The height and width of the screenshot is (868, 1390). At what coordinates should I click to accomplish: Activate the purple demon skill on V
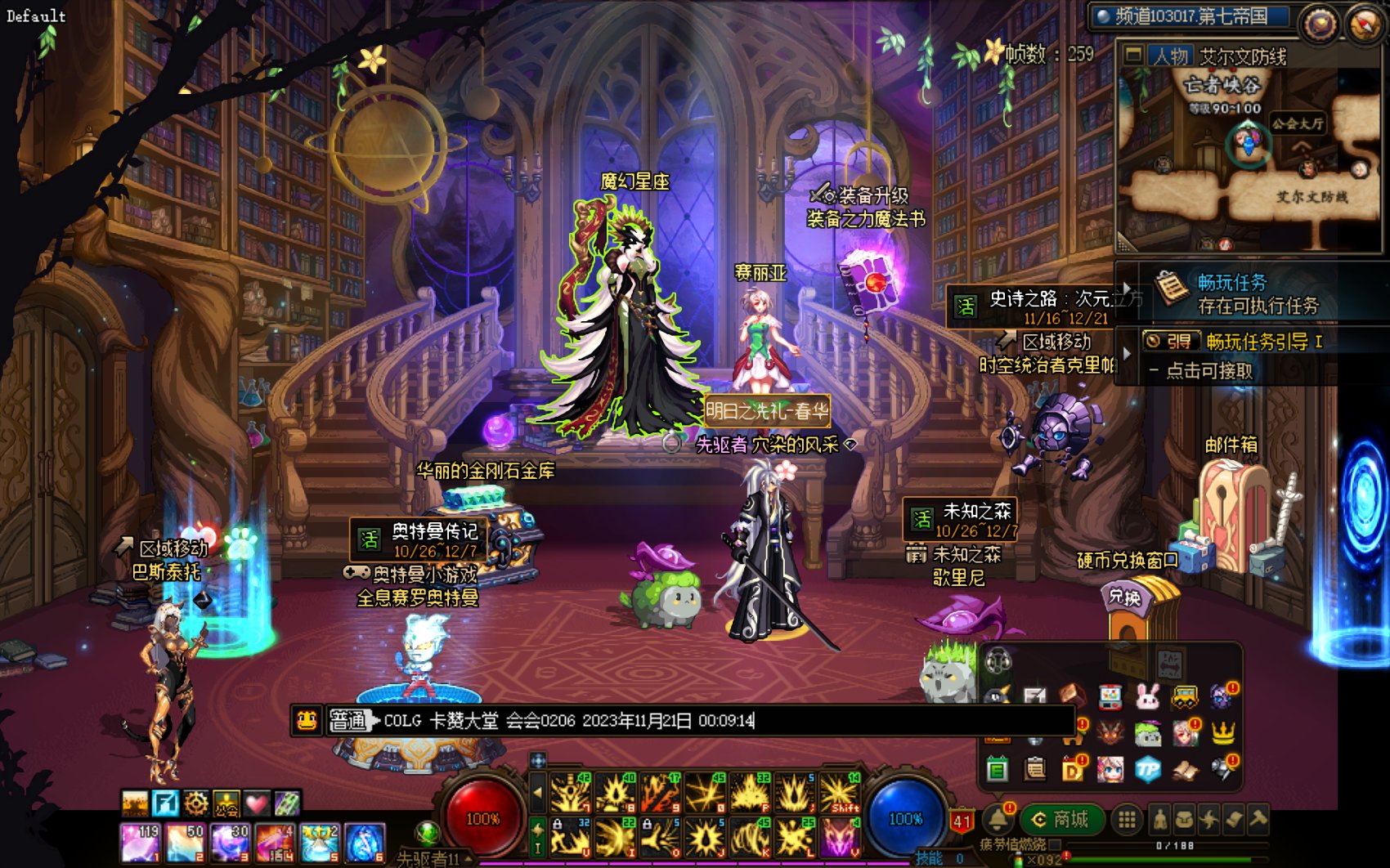(x=839, y=839)
